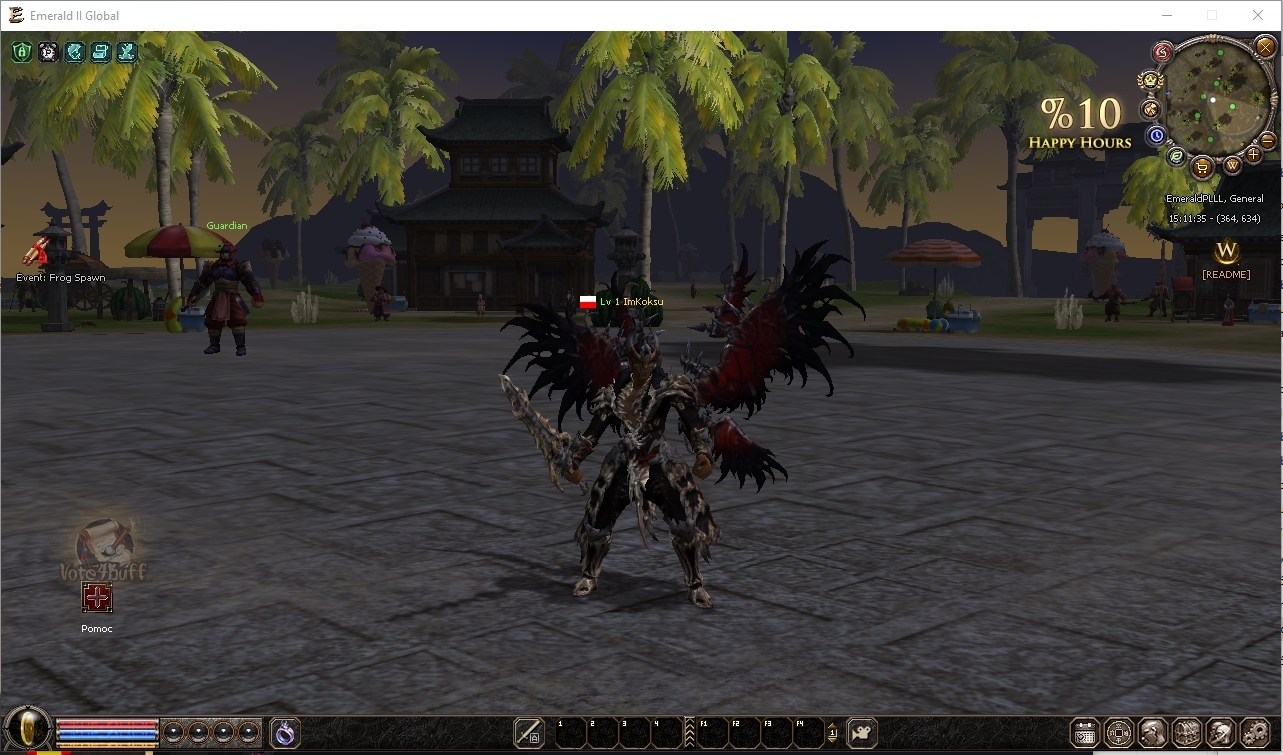
Task: Open the item shop cart button
Action: coord(1203,166)
